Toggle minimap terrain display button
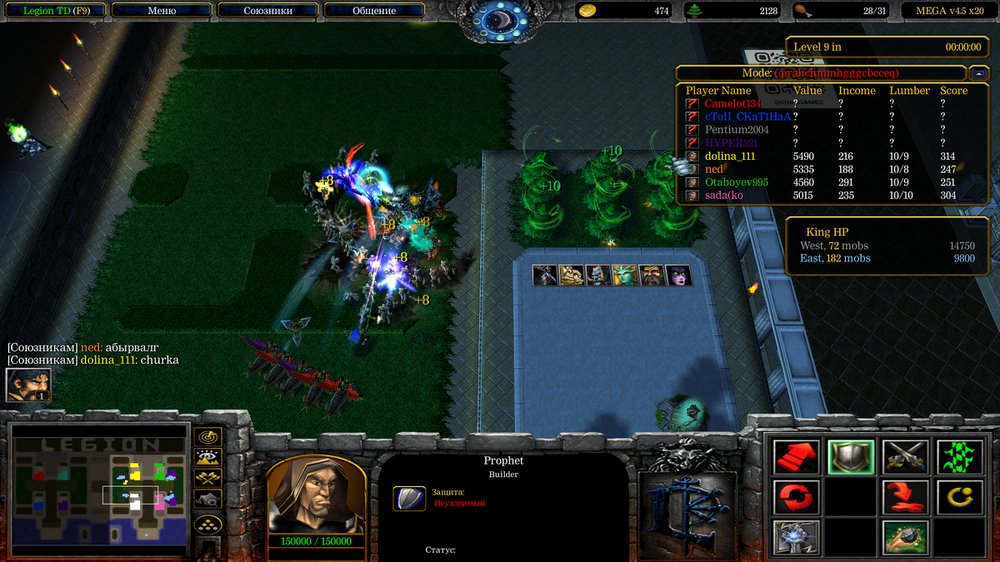The height and width of the screenshot is (562, 1000). (208, 458)
